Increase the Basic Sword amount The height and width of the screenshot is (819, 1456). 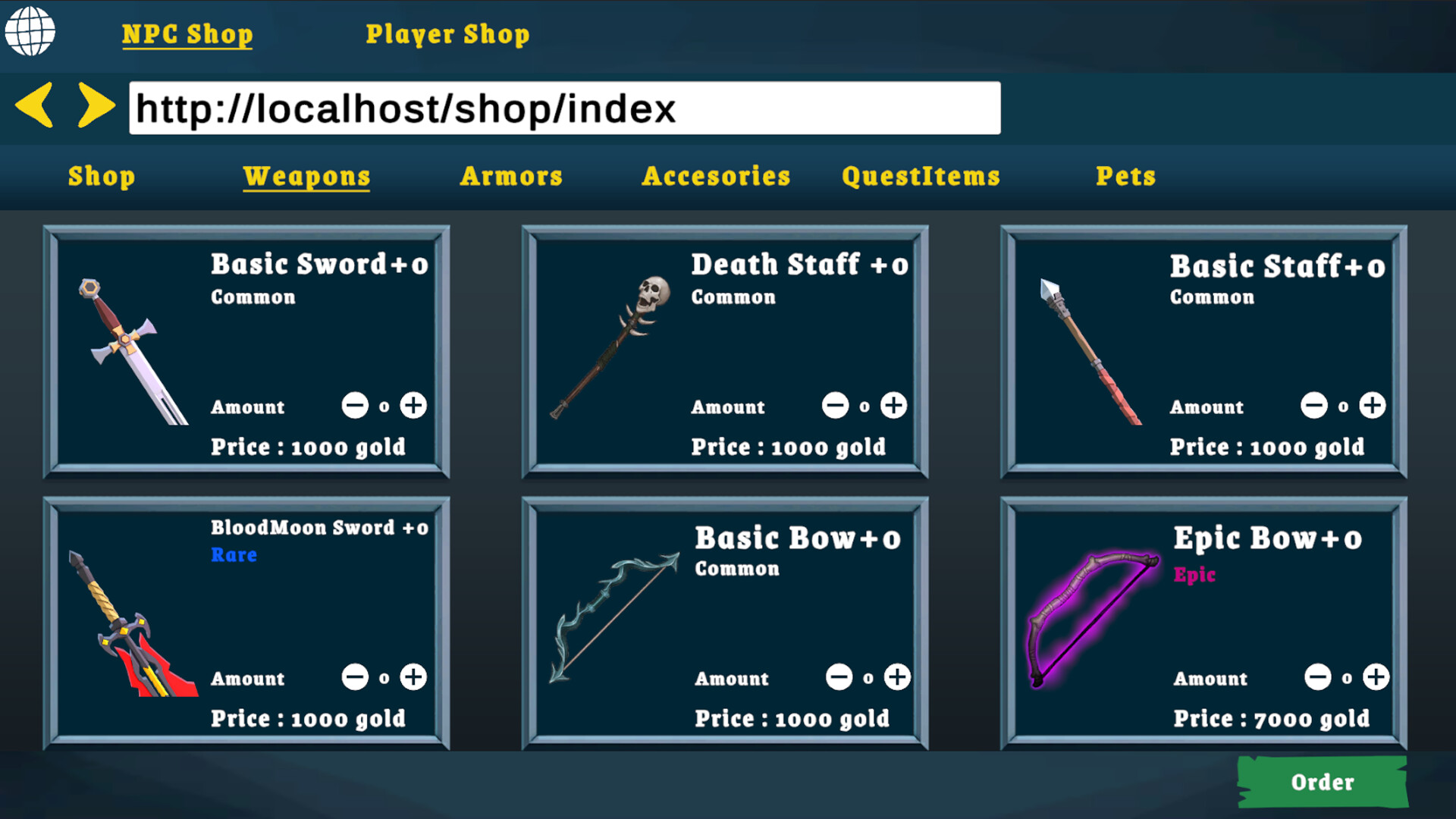coord(413,406)
